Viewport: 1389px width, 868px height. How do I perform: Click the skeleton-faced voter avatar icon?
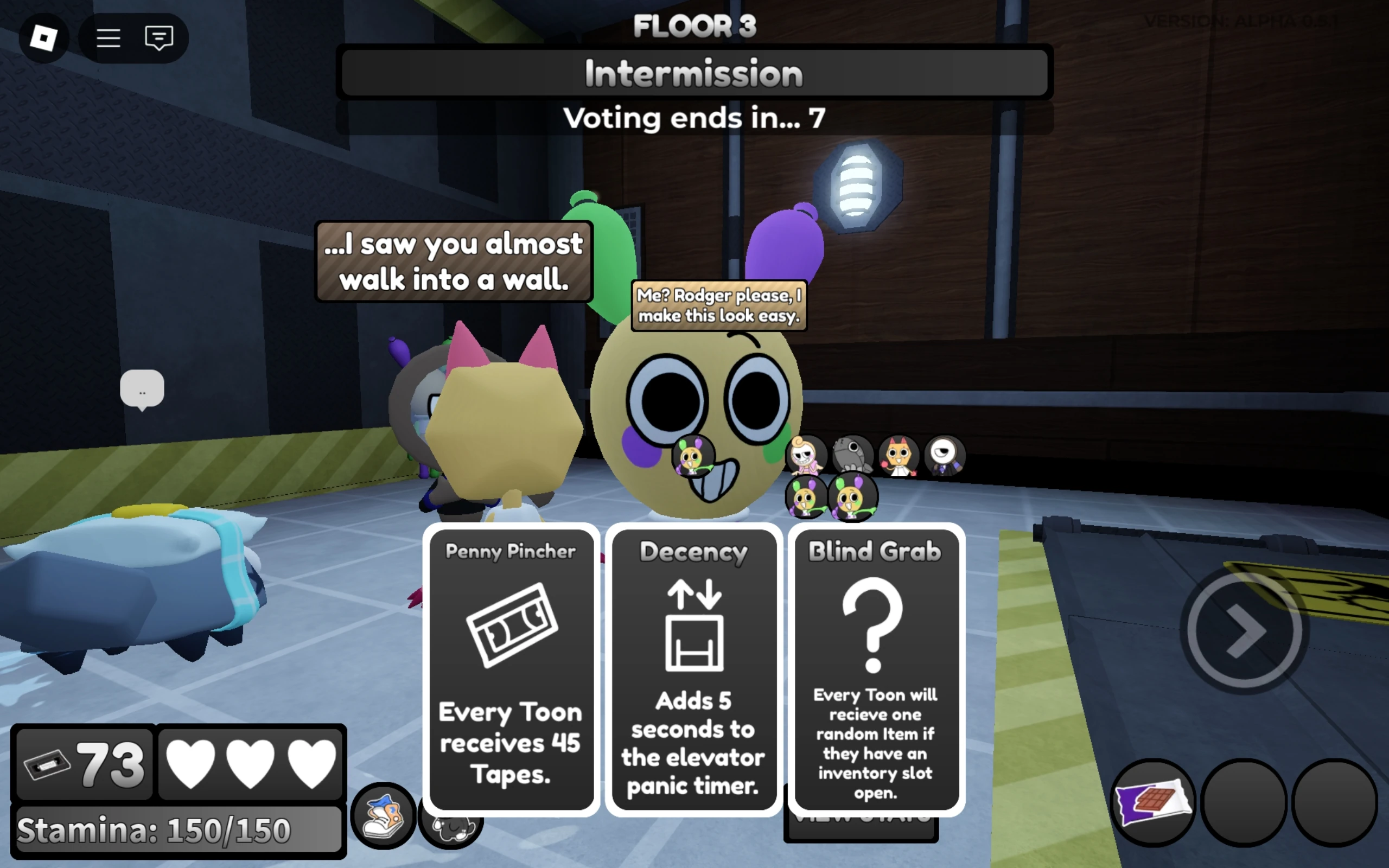coord(806,455)
